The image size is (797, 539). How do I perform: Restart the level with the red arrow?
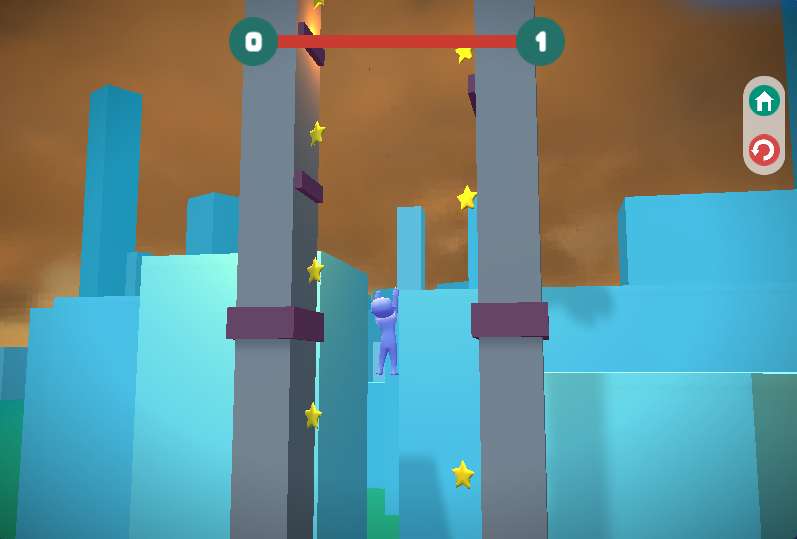[x=764, y=150]
